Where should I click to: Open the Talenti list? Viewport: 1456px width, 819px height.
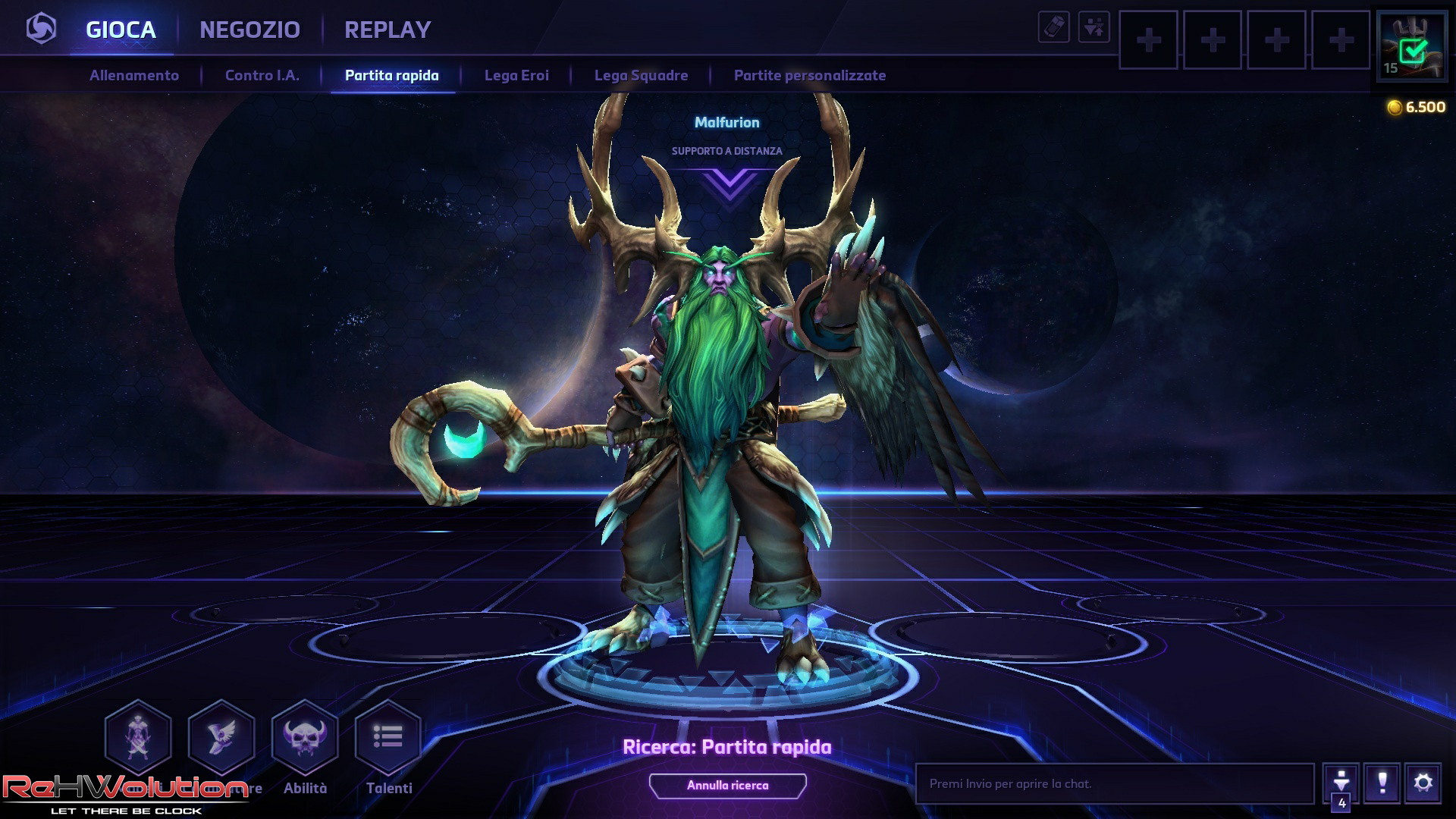[x=388, y=737]
